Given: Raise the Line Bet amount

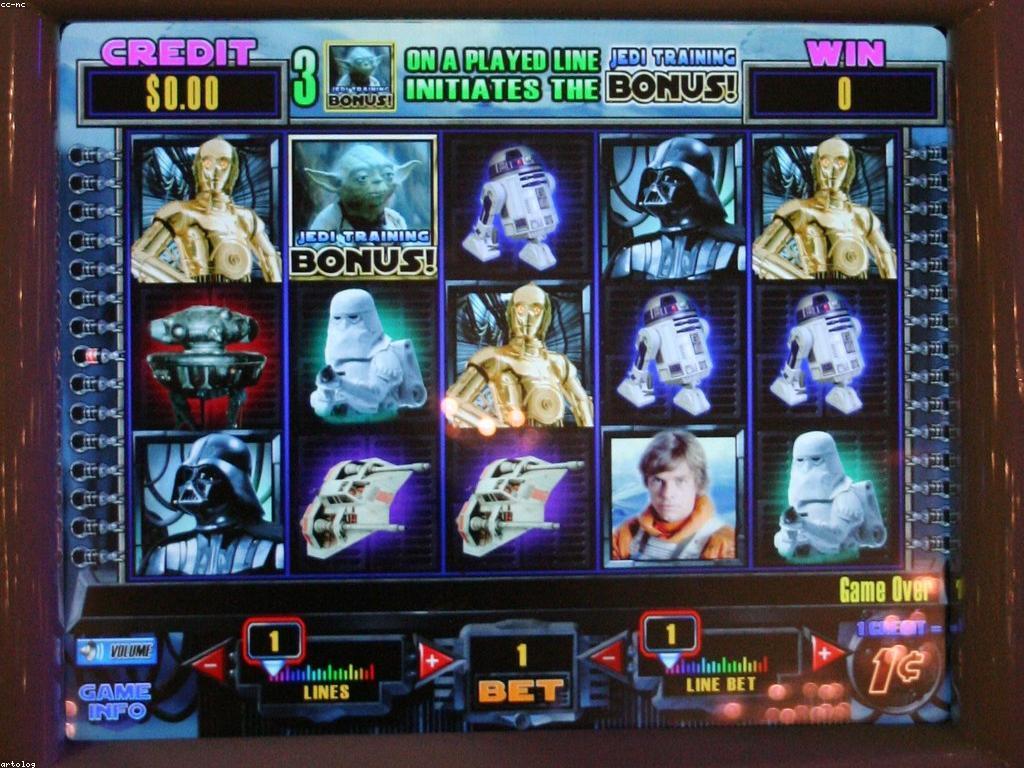Looking at the screenshot, I should coord(828,653).
